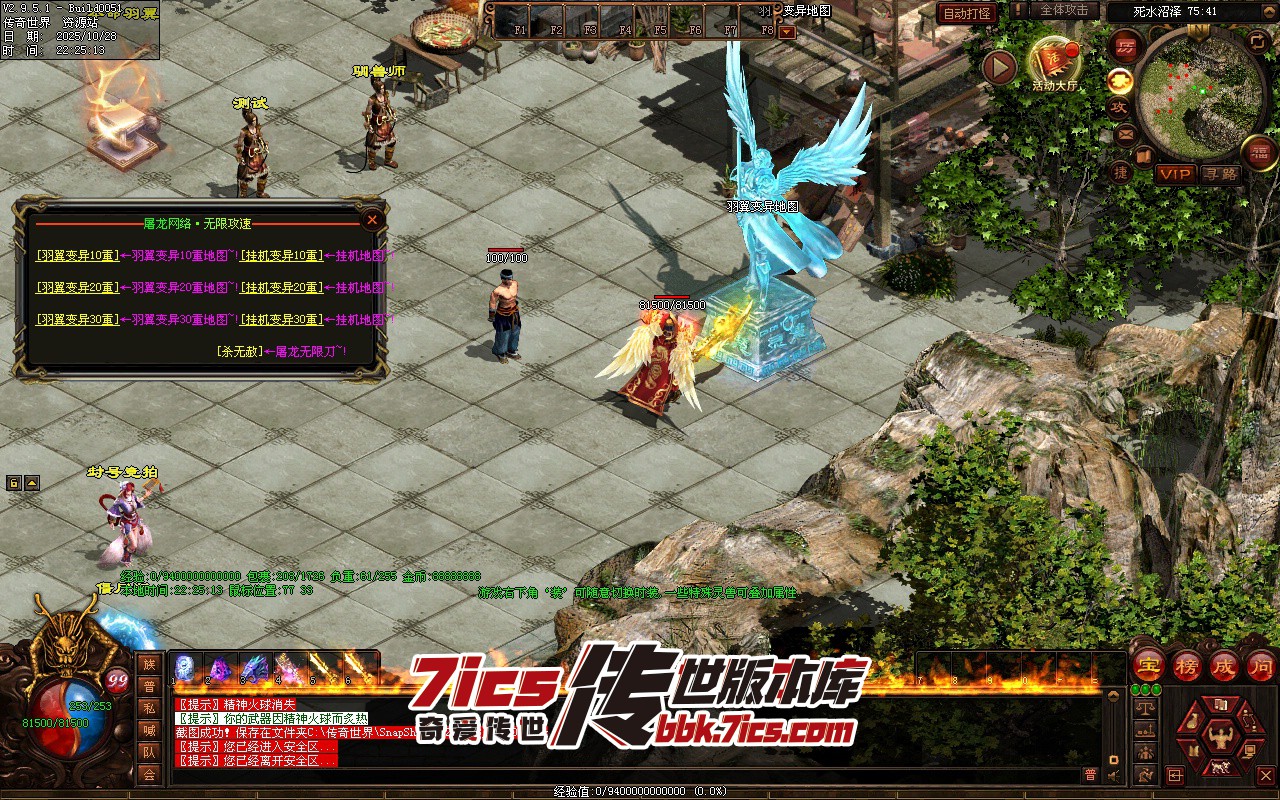The width and height of the screenshot is (1280, 800).
Task: Click the 羽翼变异10重 link
Action: [77, 256]
